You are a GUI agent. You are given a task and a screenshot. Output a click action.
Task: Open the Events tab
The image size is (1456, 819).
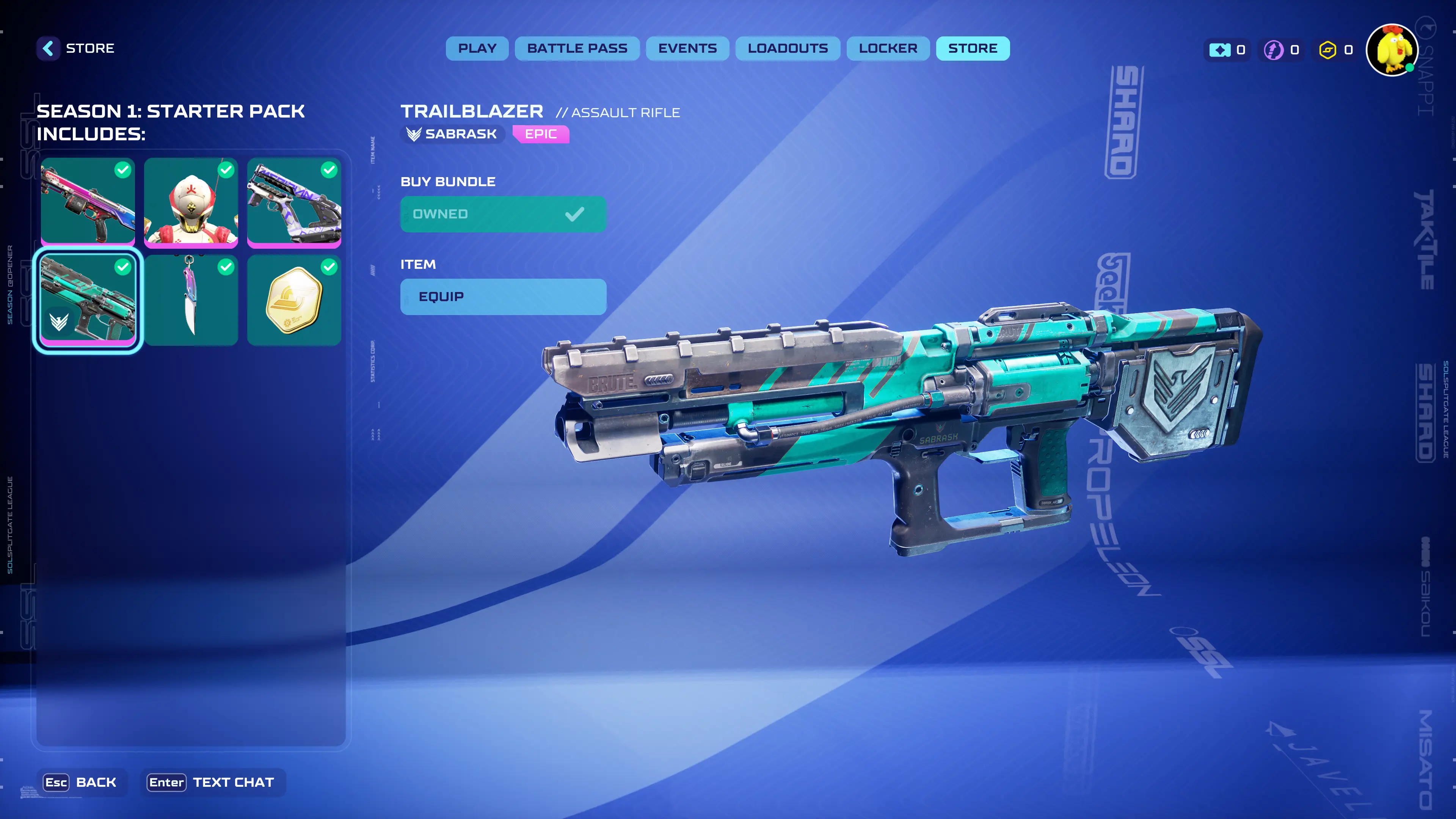tap(687, 49)
